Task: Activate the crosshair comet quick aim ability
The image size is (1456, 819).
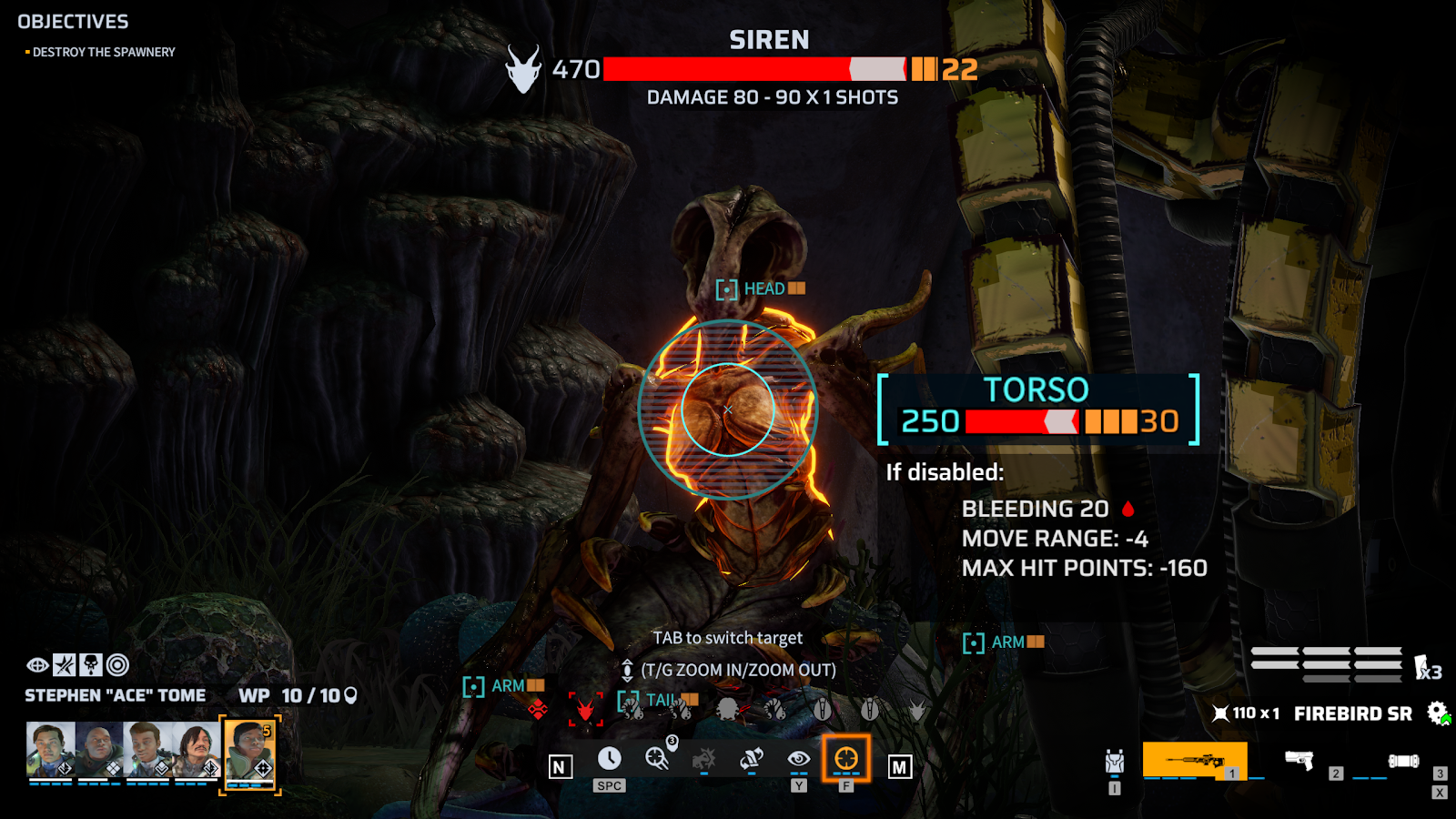Action: click(657, 758)
